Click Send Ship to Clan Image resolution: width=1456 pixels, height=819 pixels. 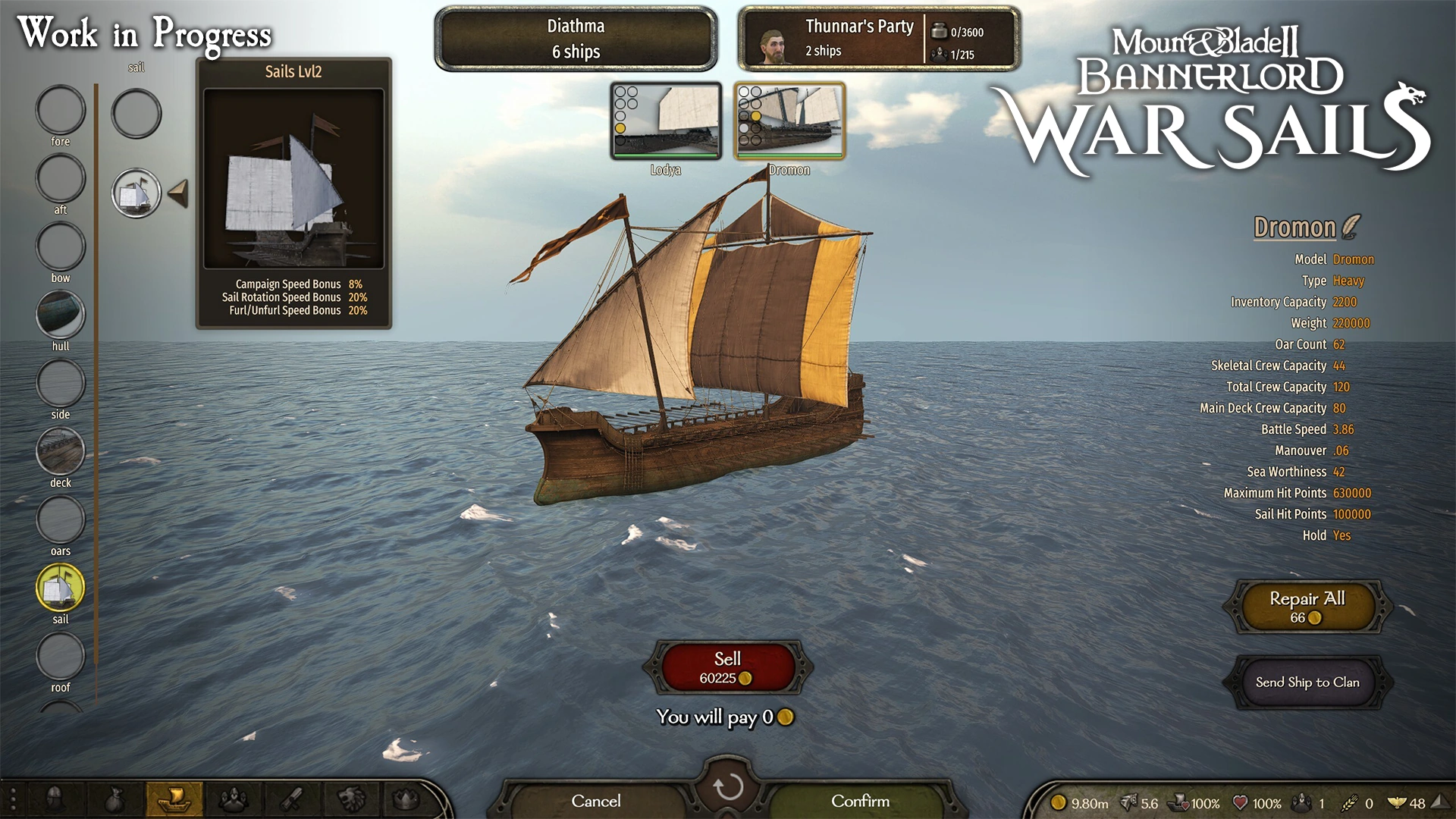(1307, 682)
